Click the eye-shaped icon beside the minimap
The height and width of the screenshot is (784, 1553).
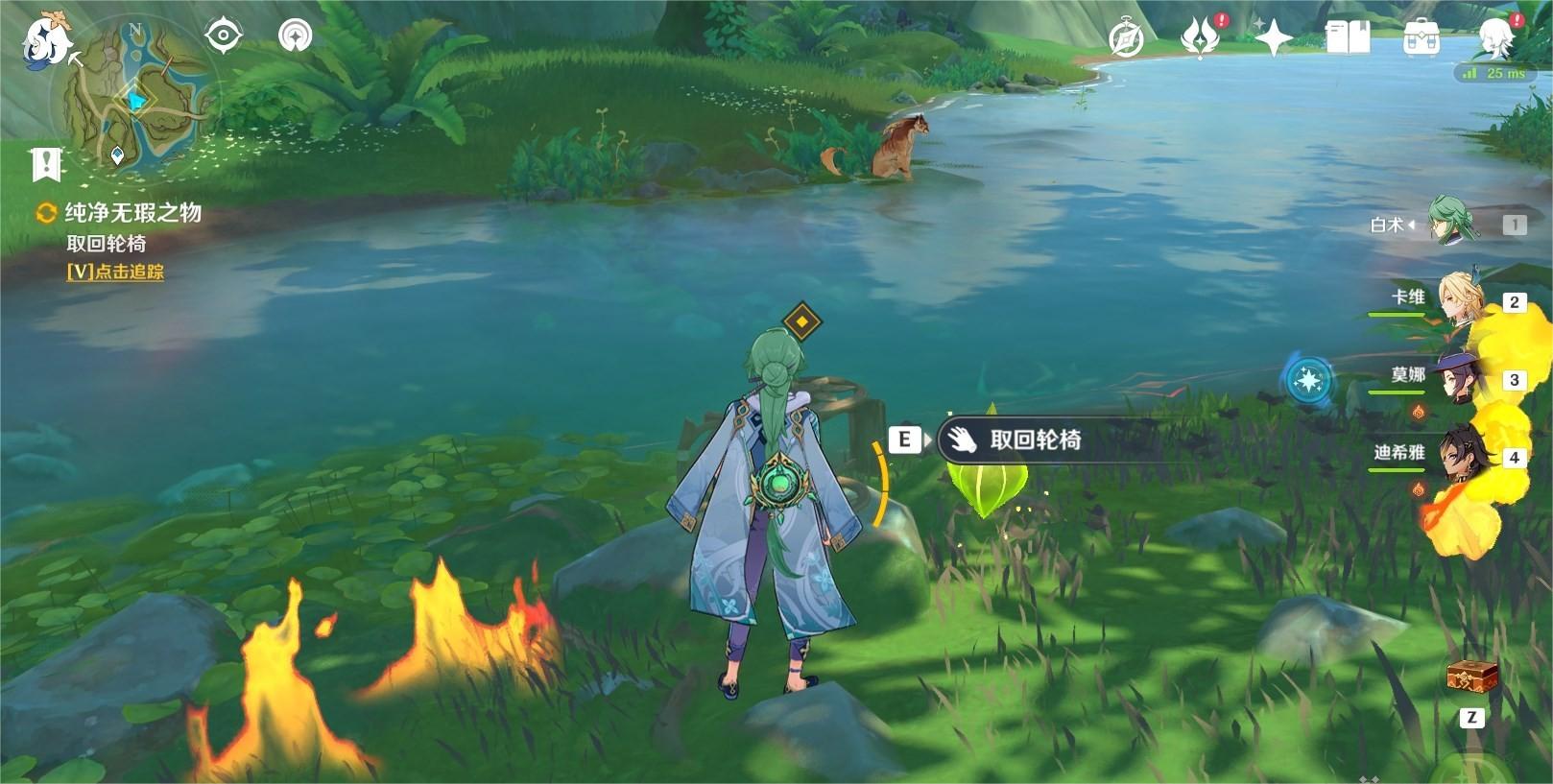(224, 36)
